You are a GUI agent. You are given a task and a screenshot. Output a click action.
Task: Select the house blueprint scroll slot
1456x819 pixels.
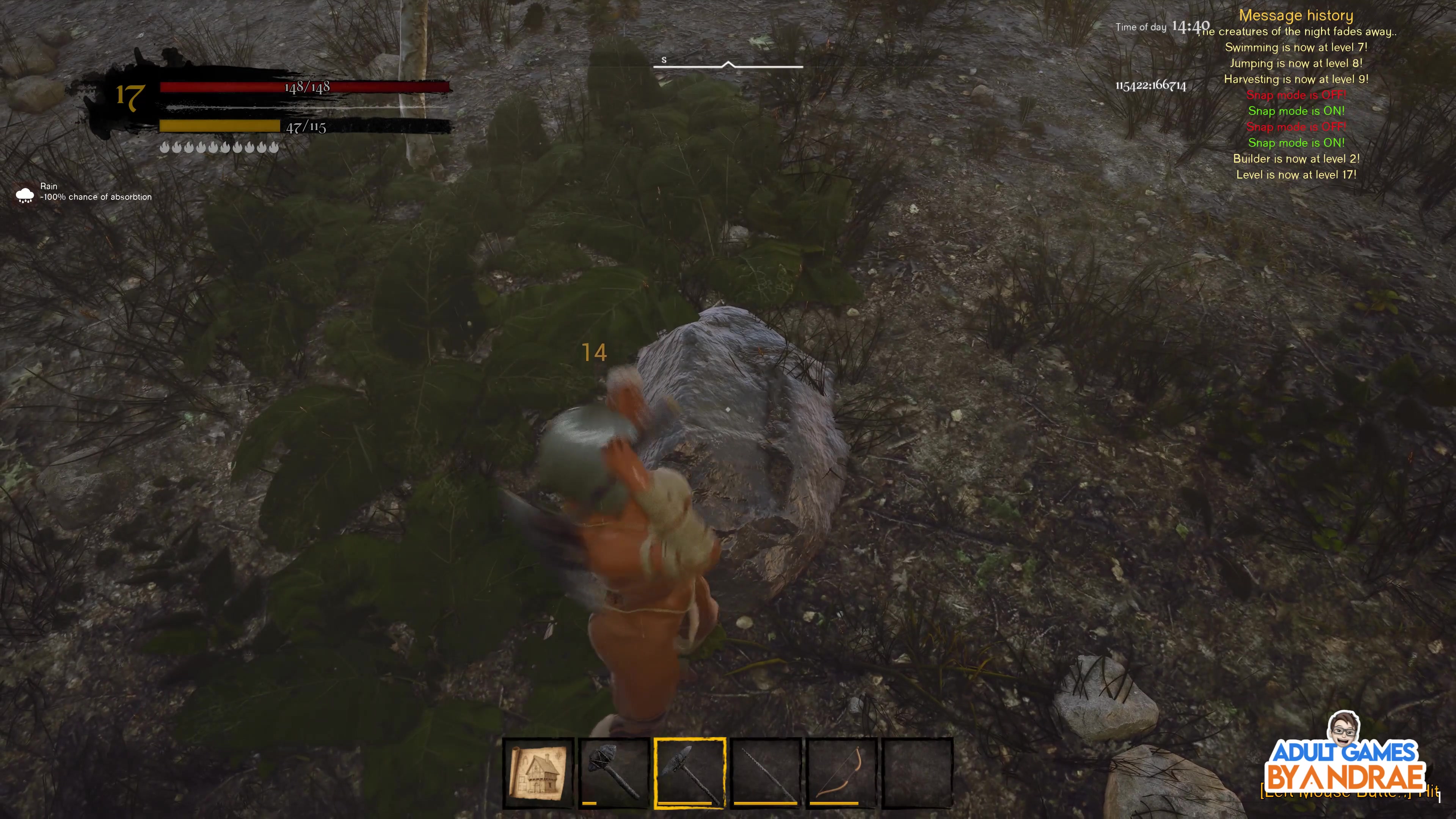click(538, 773)
